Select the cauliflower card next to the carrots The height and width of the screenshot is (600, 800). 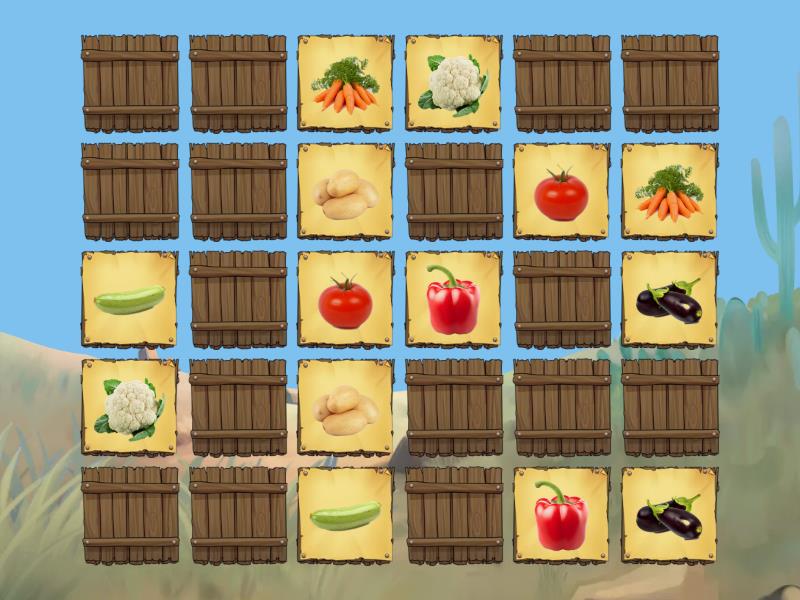(453, 84)
